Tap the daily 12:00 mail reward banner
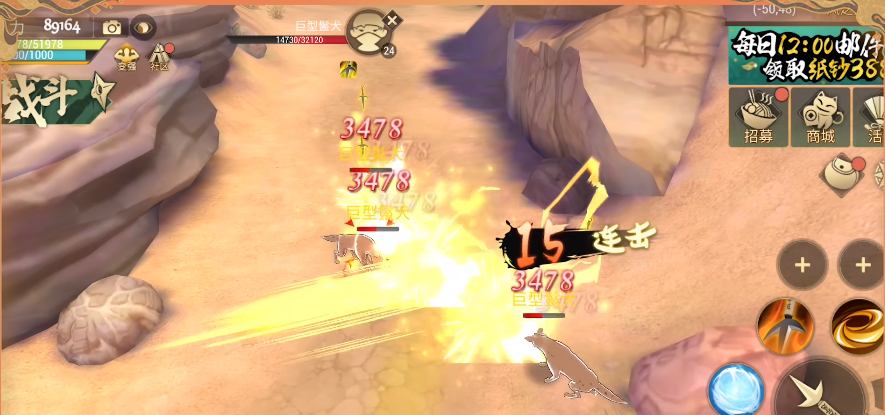This screenshot has width=885, height=415. pos(806,54)
